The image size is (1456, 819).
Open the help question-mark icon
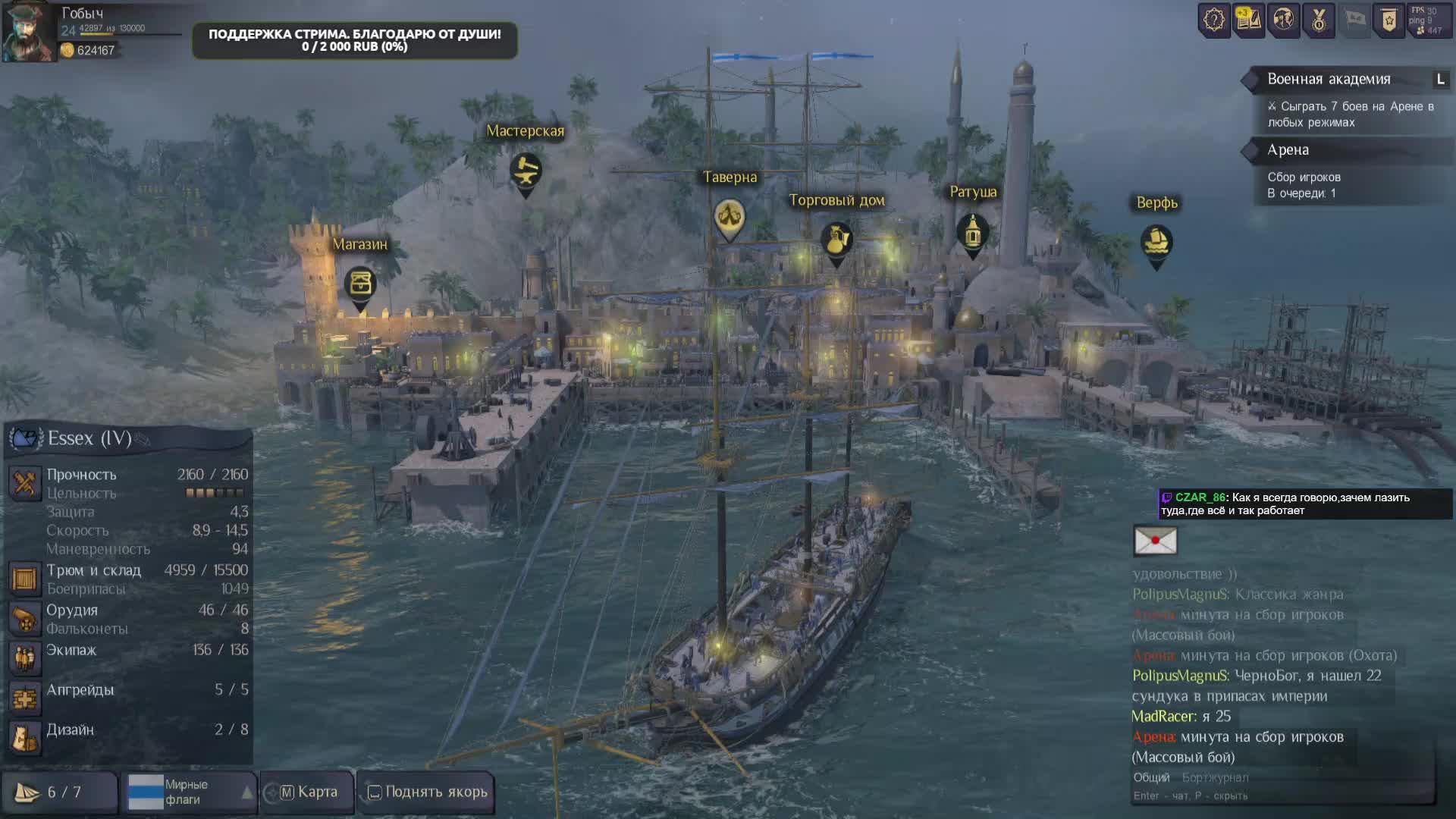1214,20
